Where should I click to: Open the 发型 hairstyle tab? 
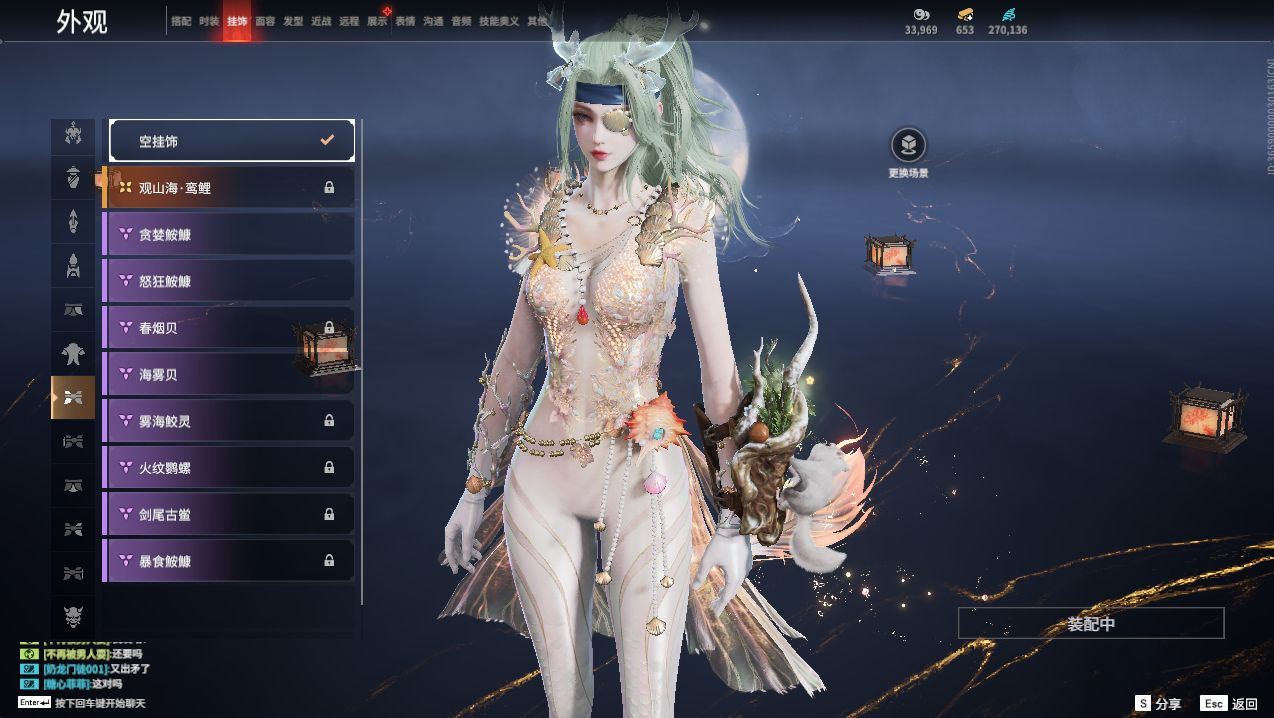[293, 21]
